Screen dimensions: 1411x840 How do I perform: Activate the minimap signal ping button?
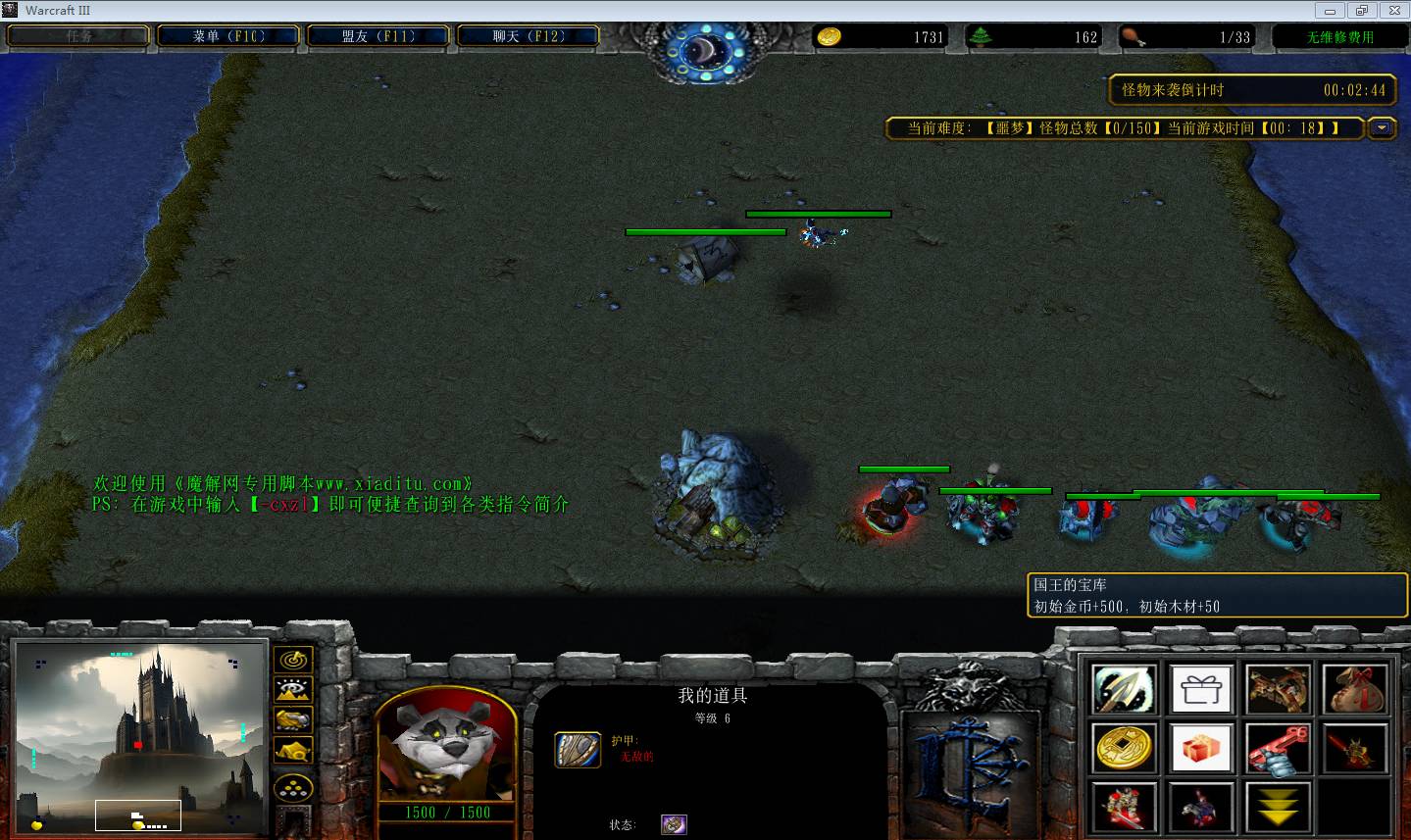point(292,660)
